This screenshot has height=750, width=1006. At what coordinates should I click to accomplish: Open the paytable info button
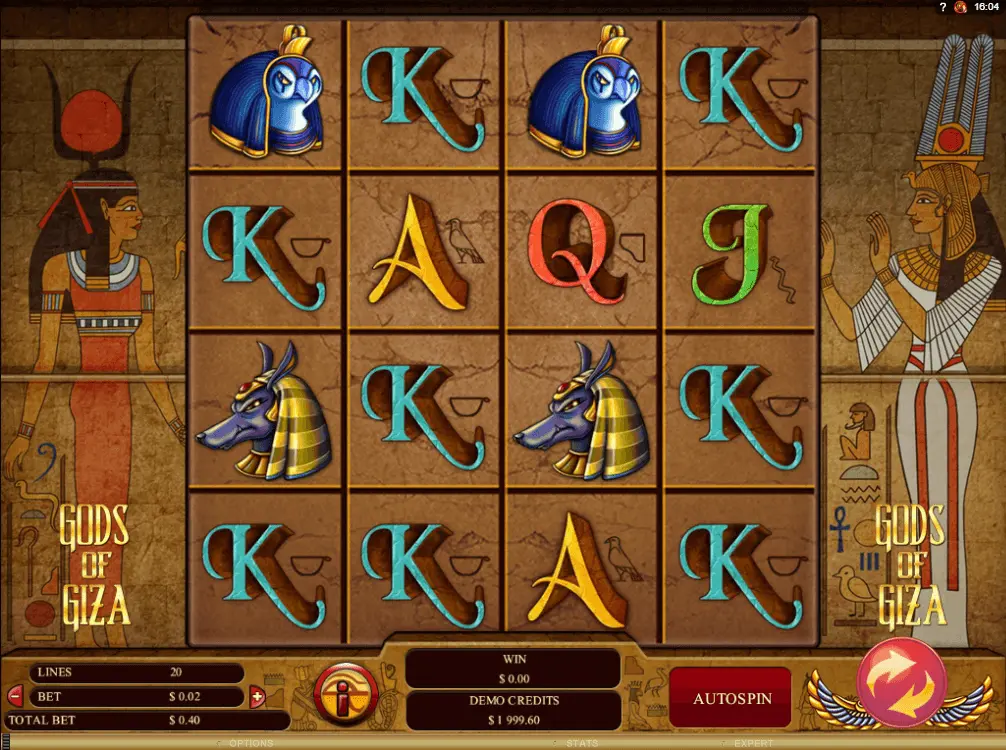[x=346, y=691]
